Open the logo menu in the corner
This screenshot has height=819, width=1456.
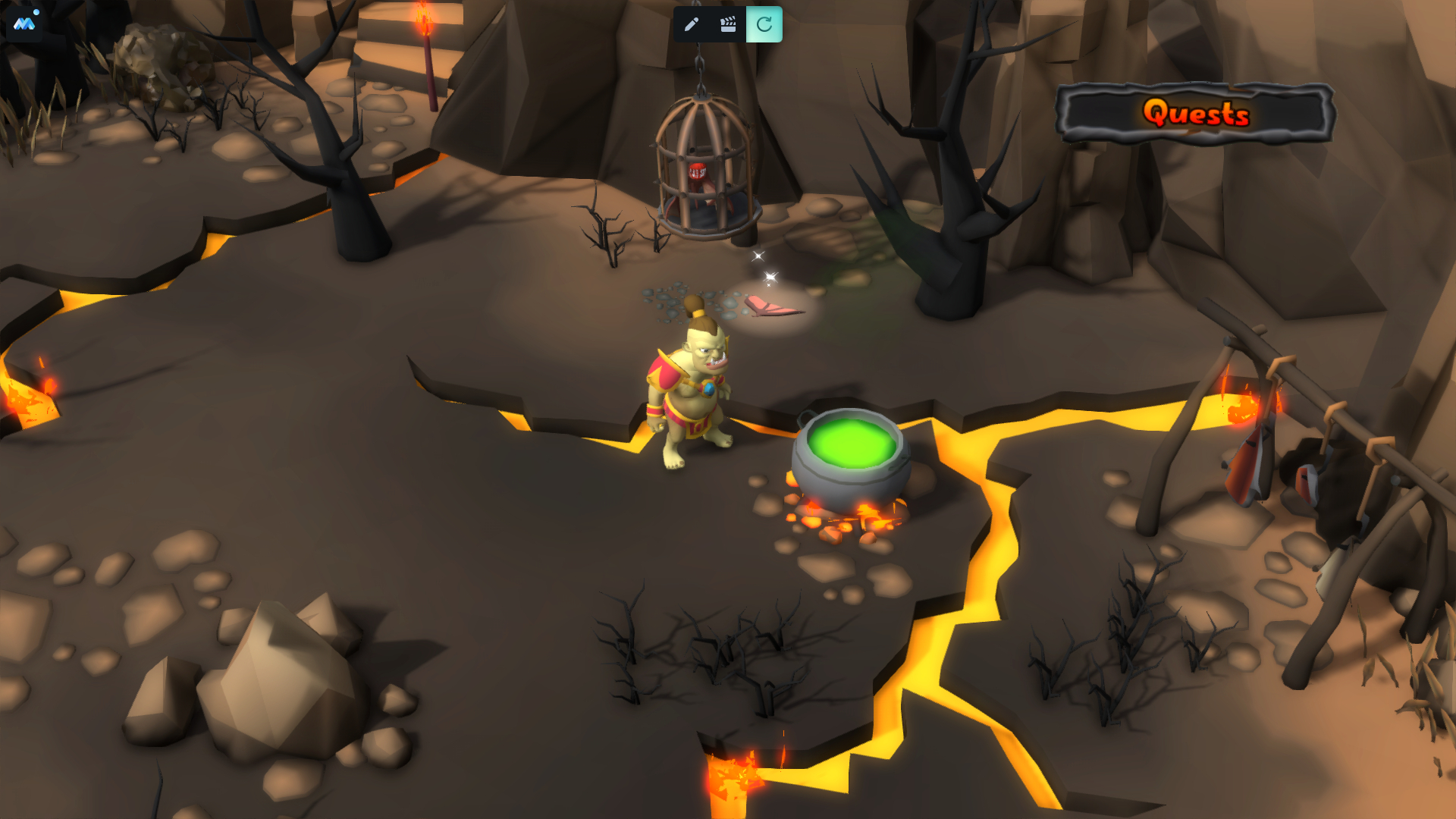pos(24,23)
